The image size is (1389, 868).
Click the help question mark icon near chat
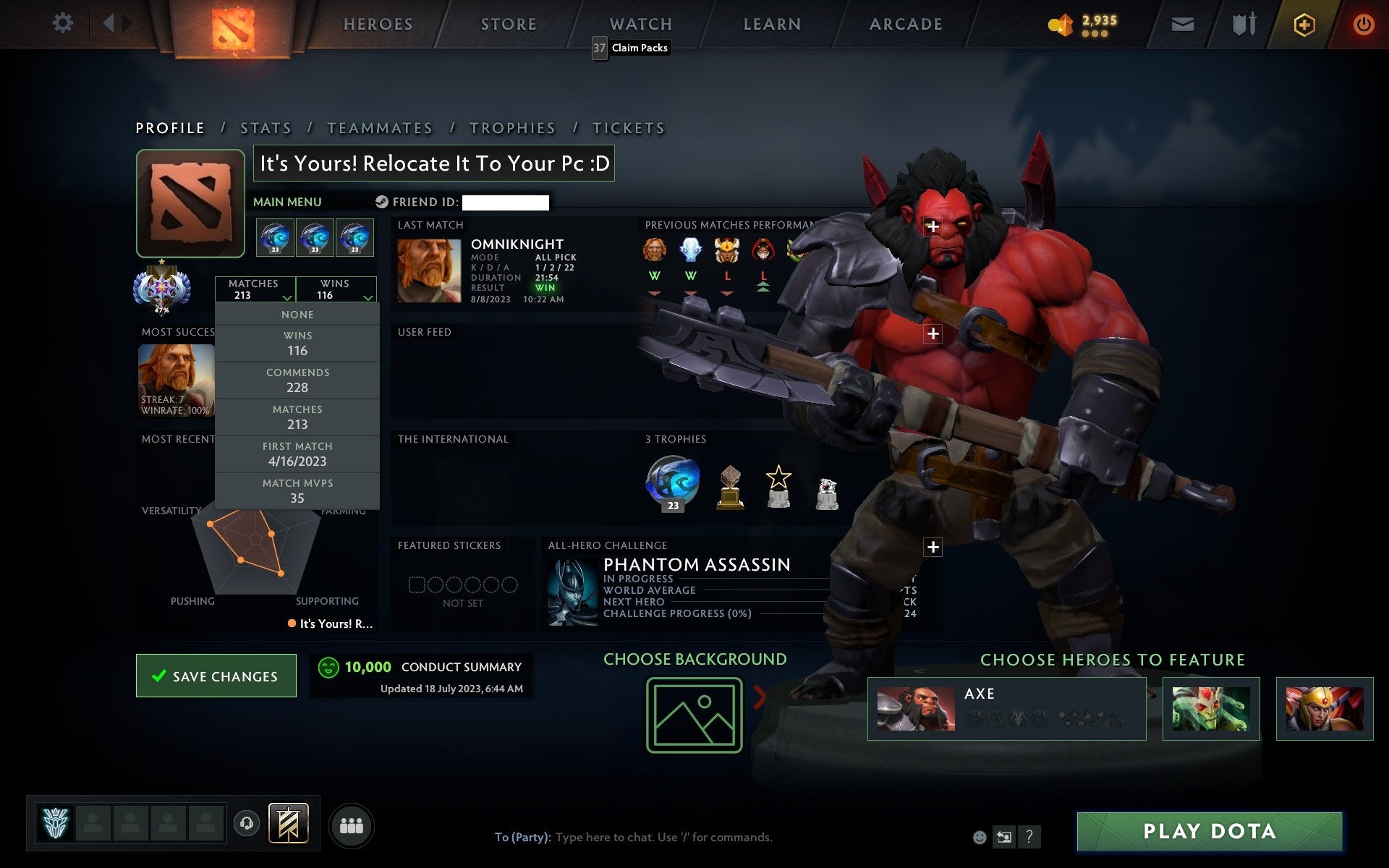(x=1029, y=837)
